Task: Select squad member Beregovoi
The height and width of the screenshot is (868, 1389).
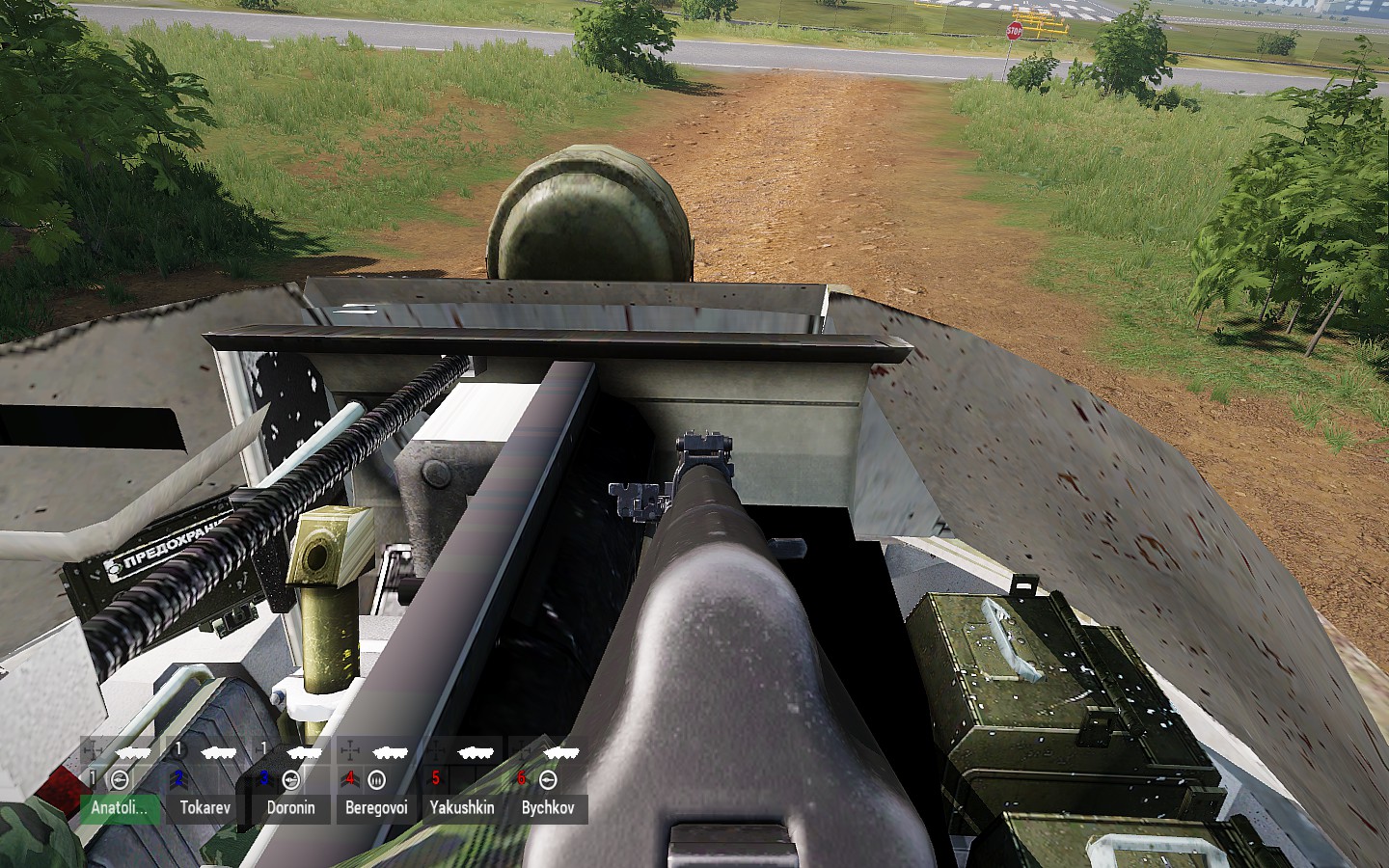Action: point(376,807)
